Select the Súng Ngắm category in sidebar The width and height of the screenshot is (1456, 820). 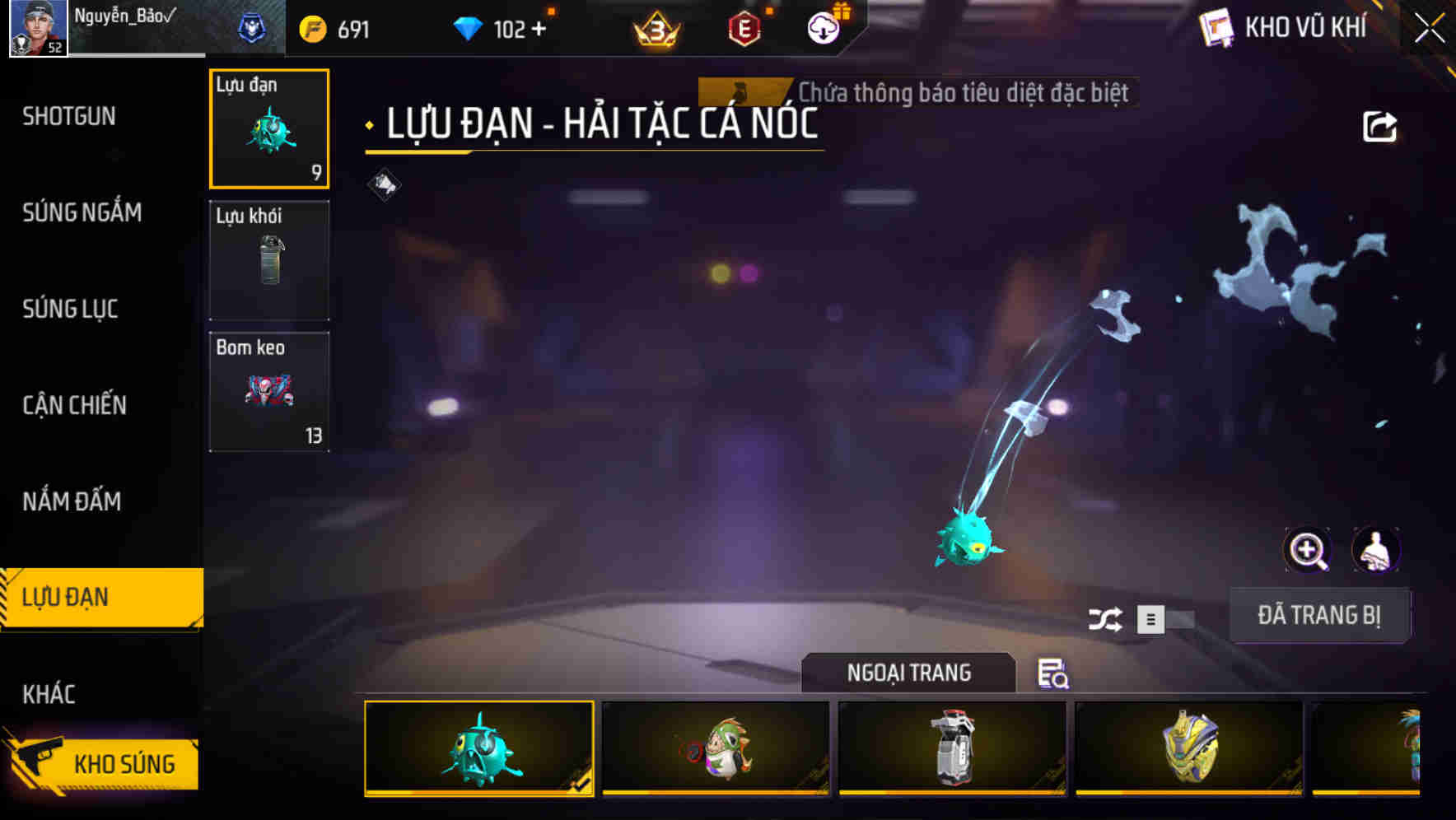click(x=82, y=212)
